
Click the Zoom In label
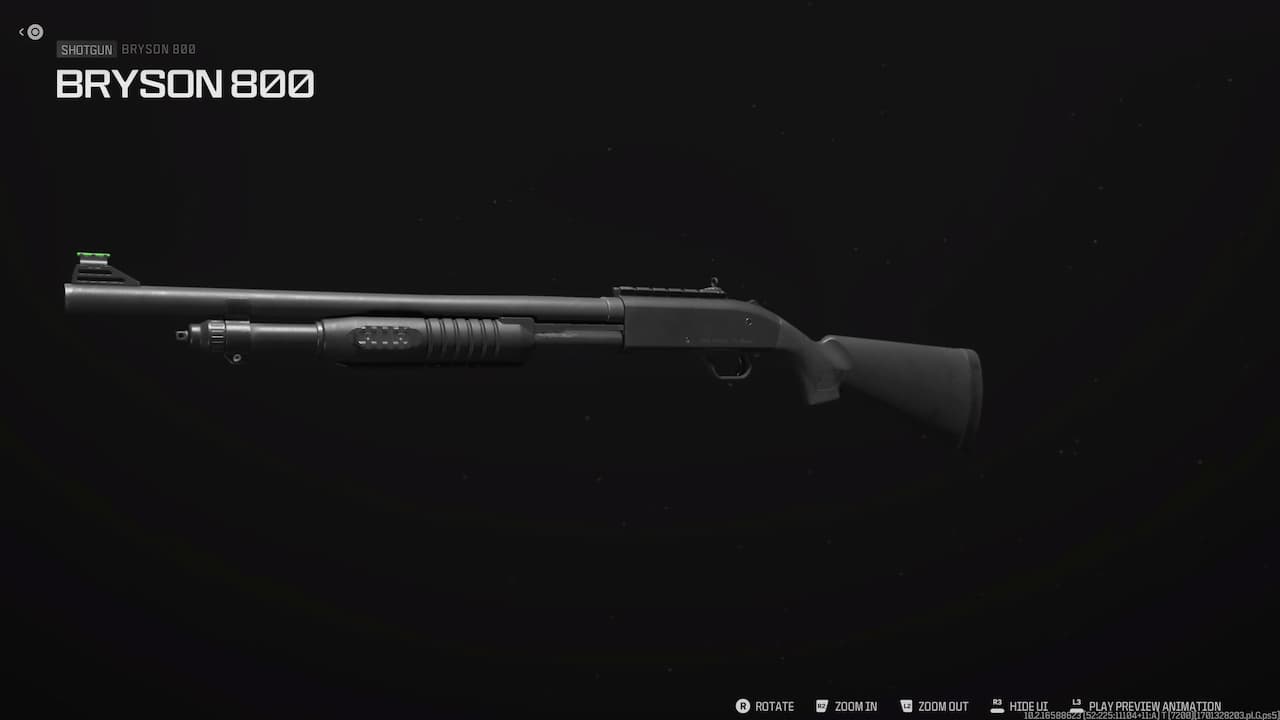858,706
